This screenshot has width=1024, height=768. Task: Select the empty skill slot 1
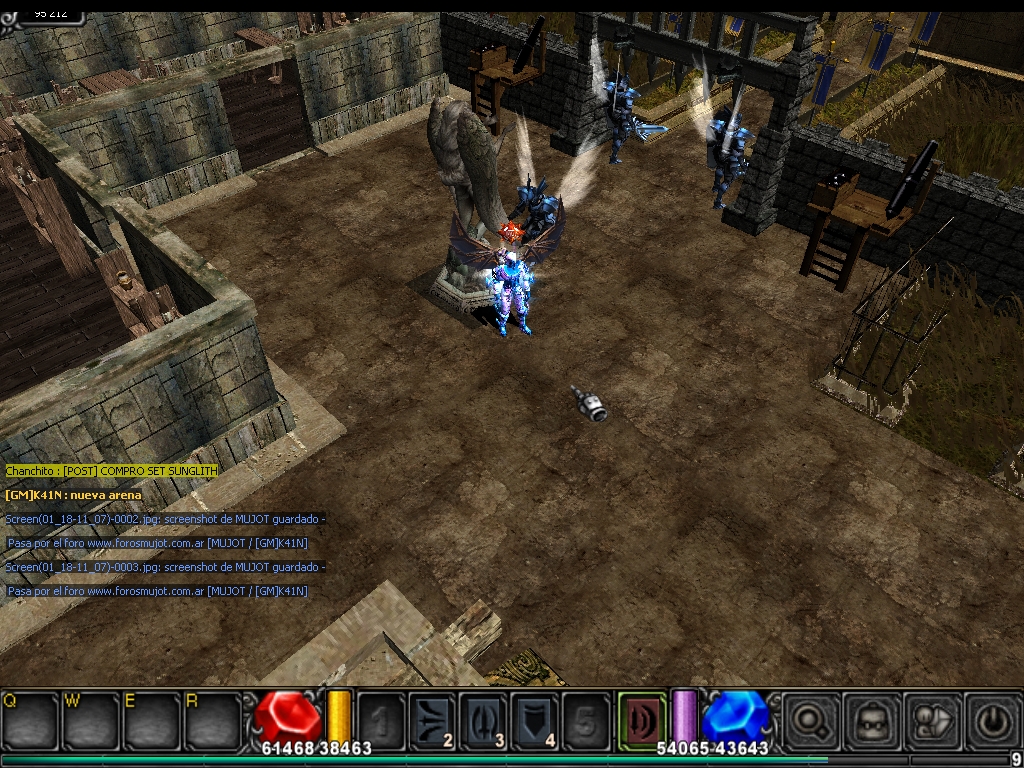pos(381,720)
